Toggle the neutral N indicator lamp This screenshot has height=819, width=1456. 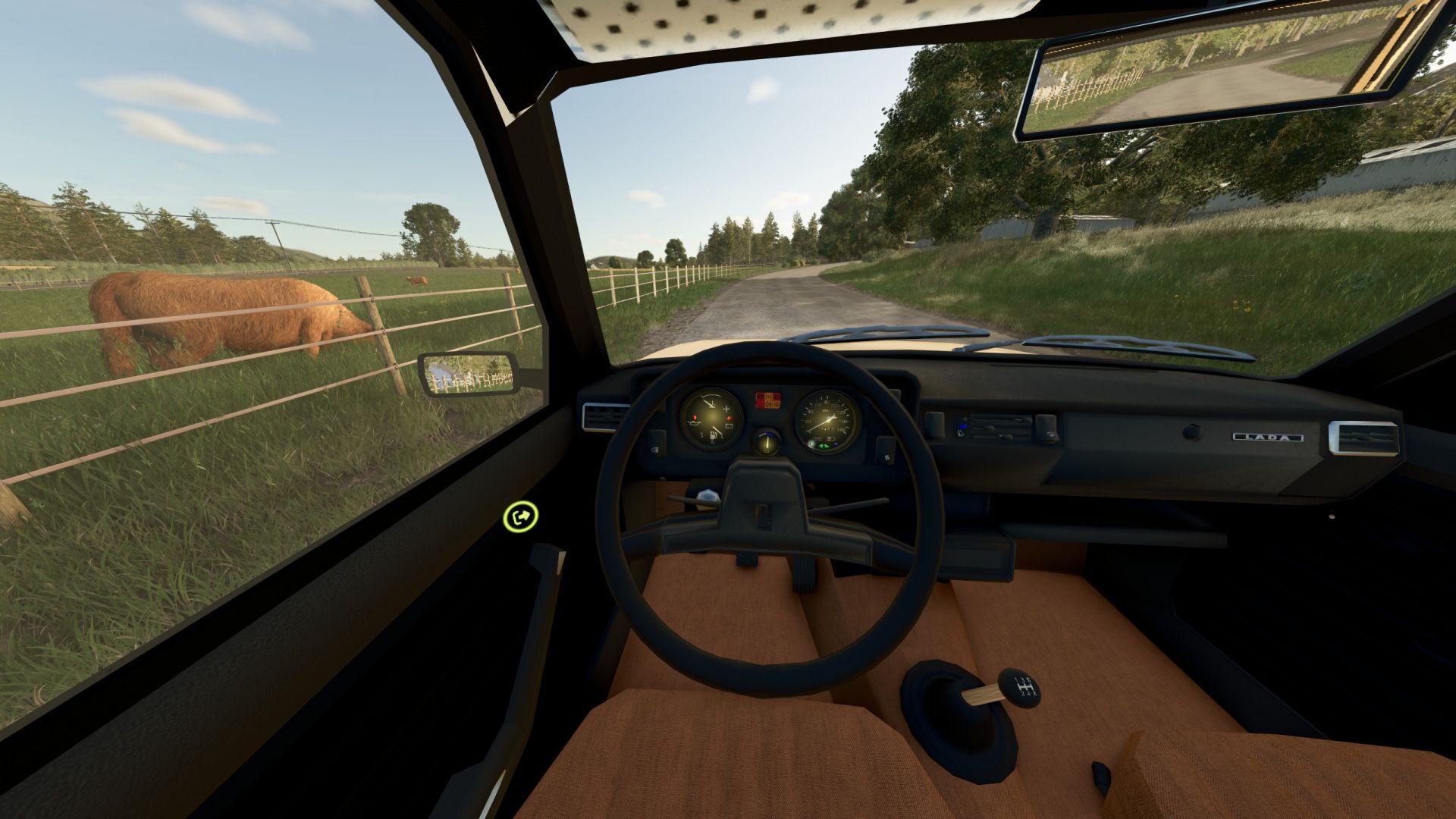(x=768, y=397)
